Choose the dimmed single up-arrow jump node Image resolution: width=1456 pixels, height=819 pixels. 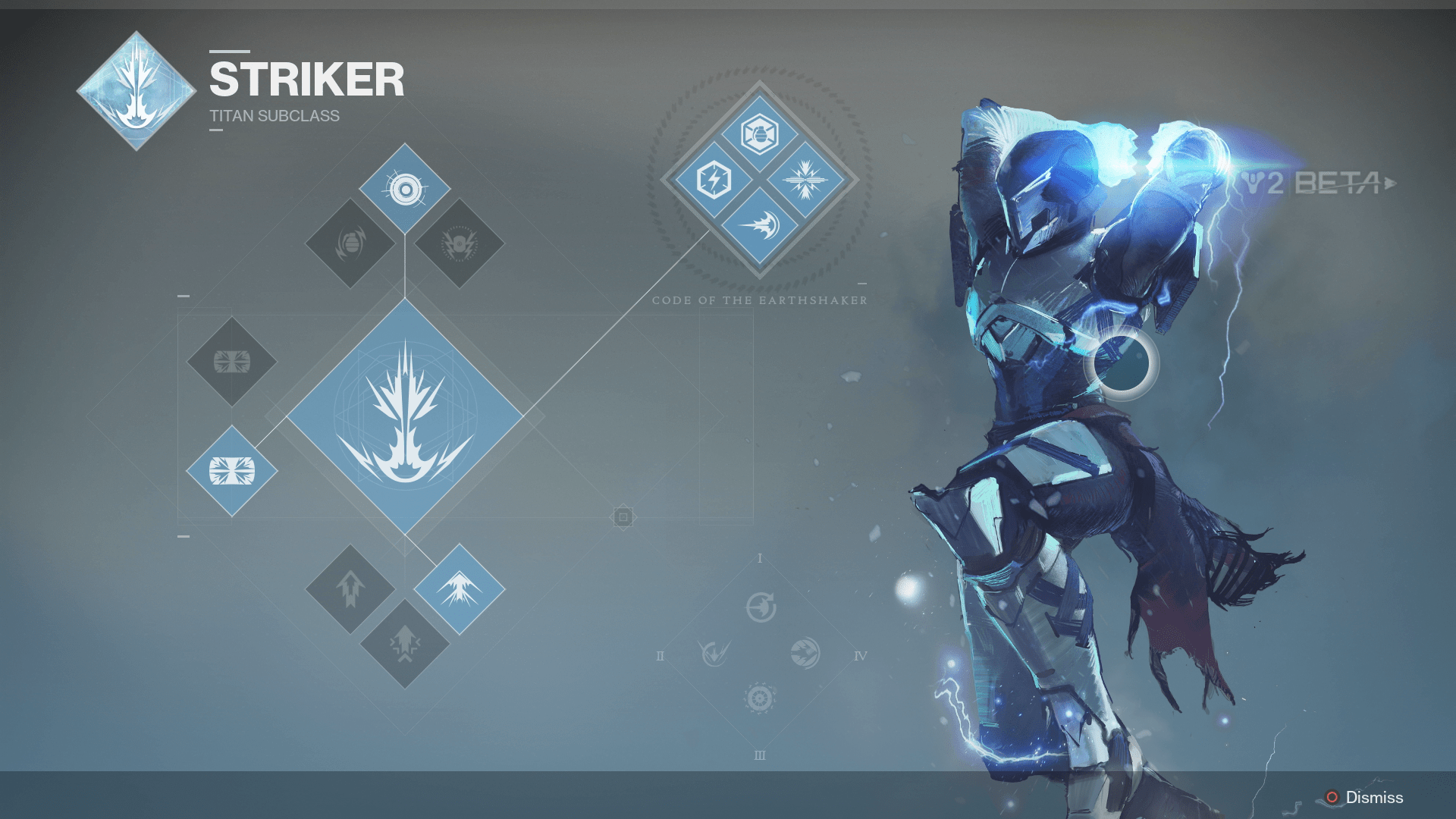(350, 588)
